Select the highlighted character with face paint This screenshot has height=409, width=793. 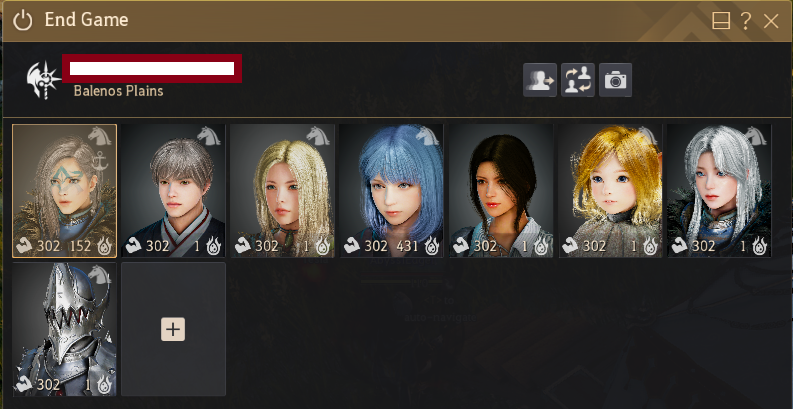coord(65,191)
